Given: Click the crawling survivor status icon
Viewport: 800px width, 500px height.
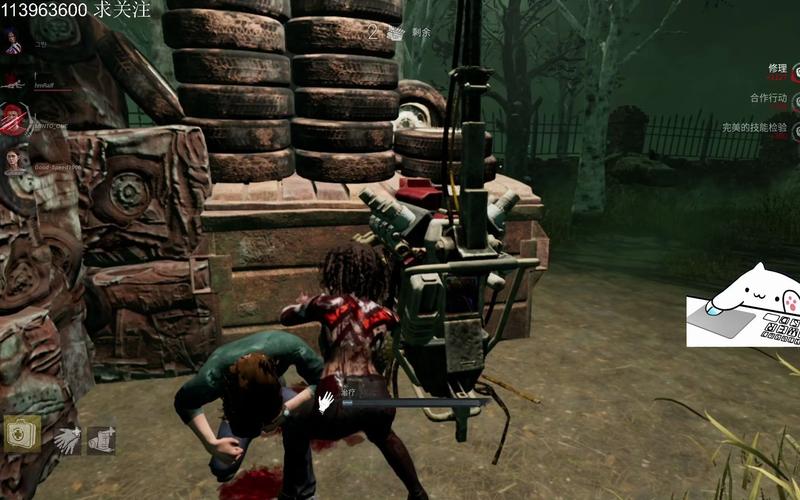Looking at the screenshot, I should [12, 84].
